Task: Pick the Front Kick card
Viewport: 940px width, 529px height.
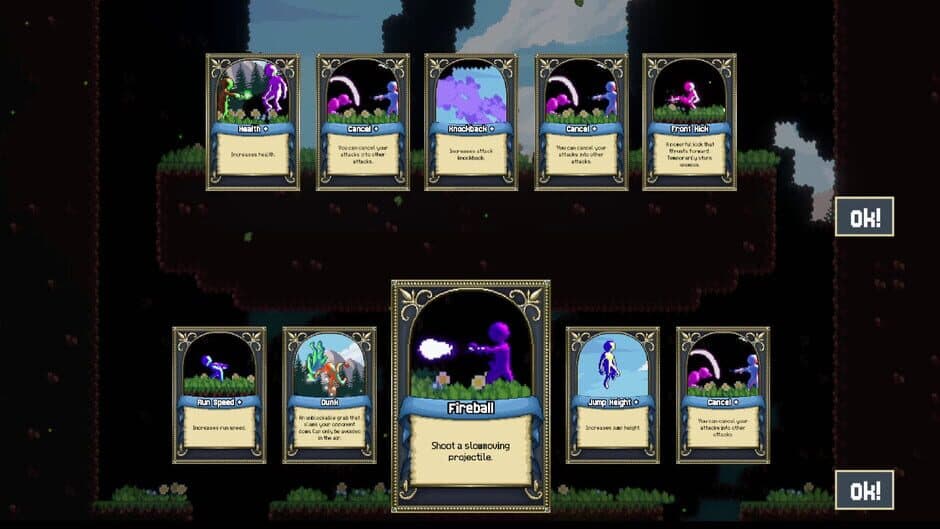Action: point(689,121)
